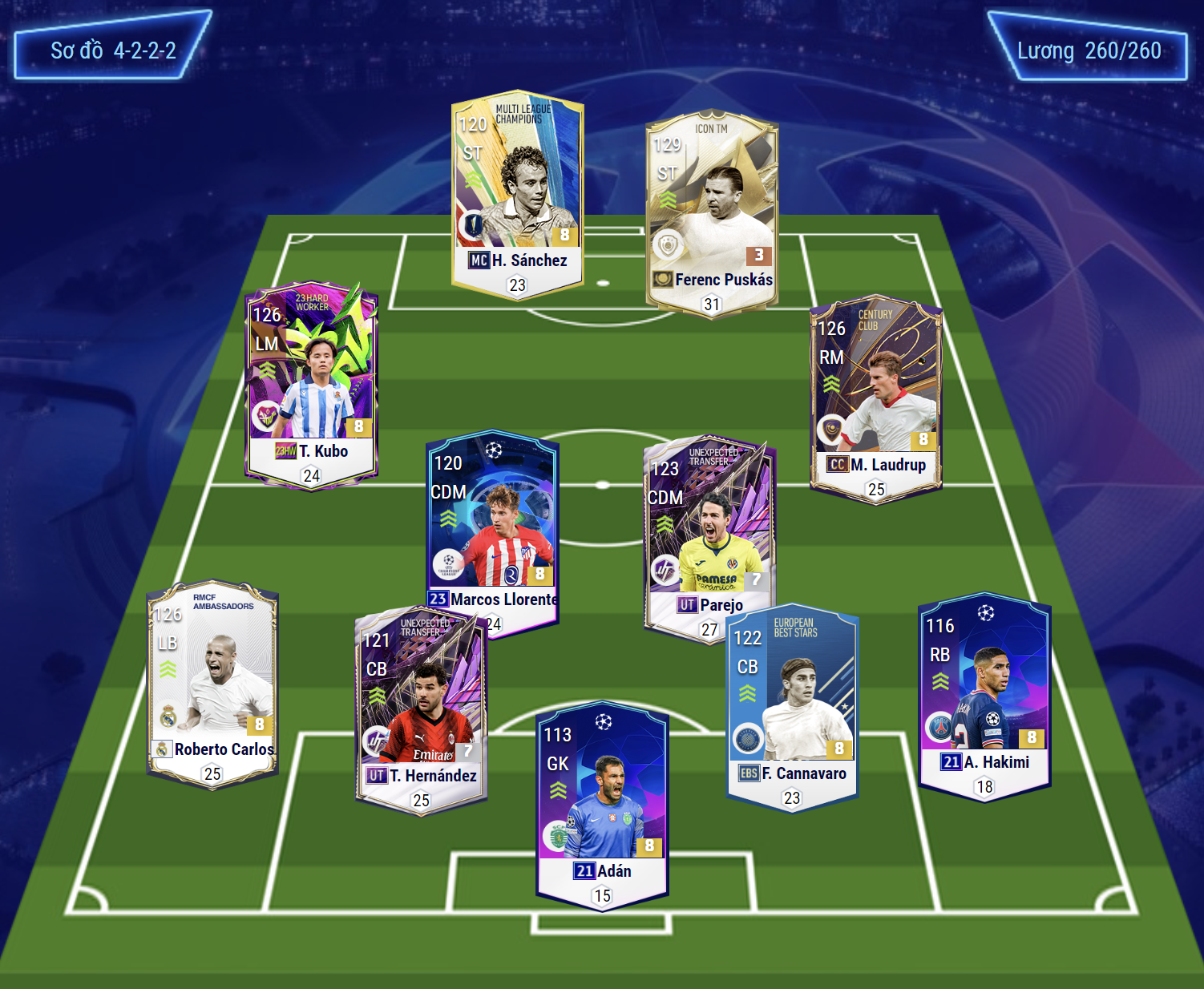Select the T. Hernández CB card
Screen dimensions: 1204x989
(421, 709)
